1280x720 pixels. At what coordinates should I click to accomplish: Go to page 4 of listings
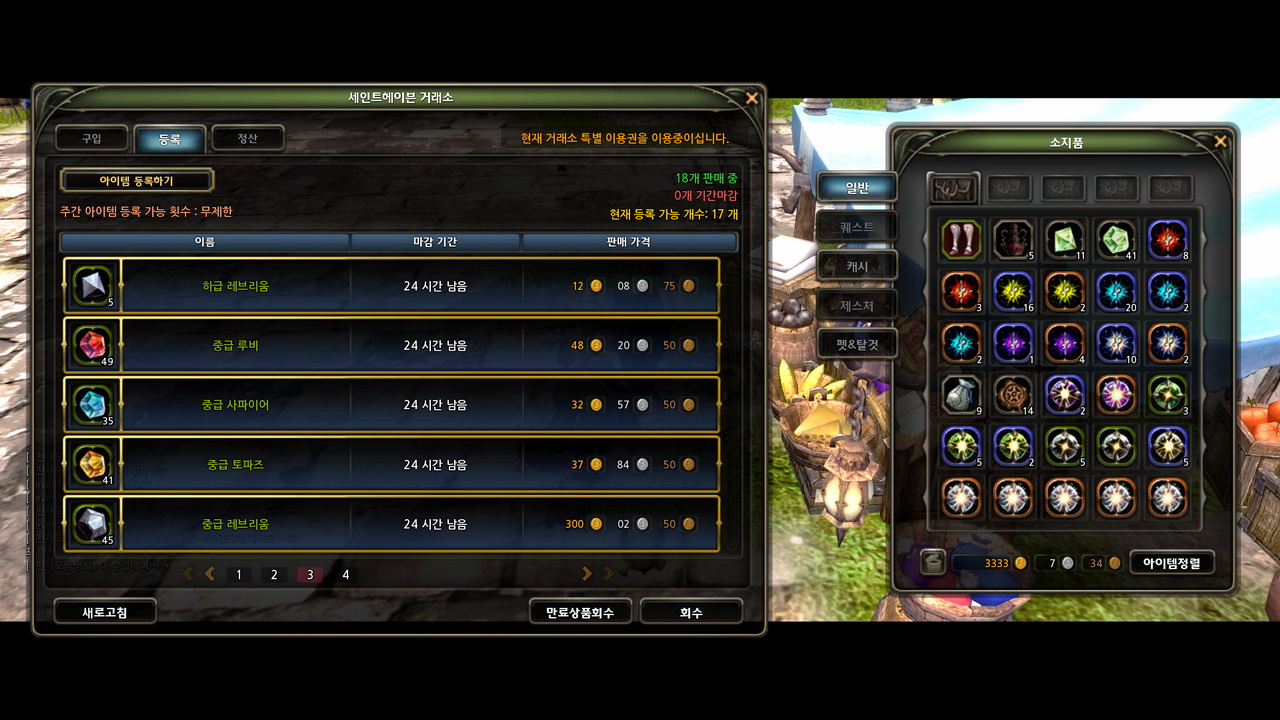pyautogui.click(x=346, y=575)
